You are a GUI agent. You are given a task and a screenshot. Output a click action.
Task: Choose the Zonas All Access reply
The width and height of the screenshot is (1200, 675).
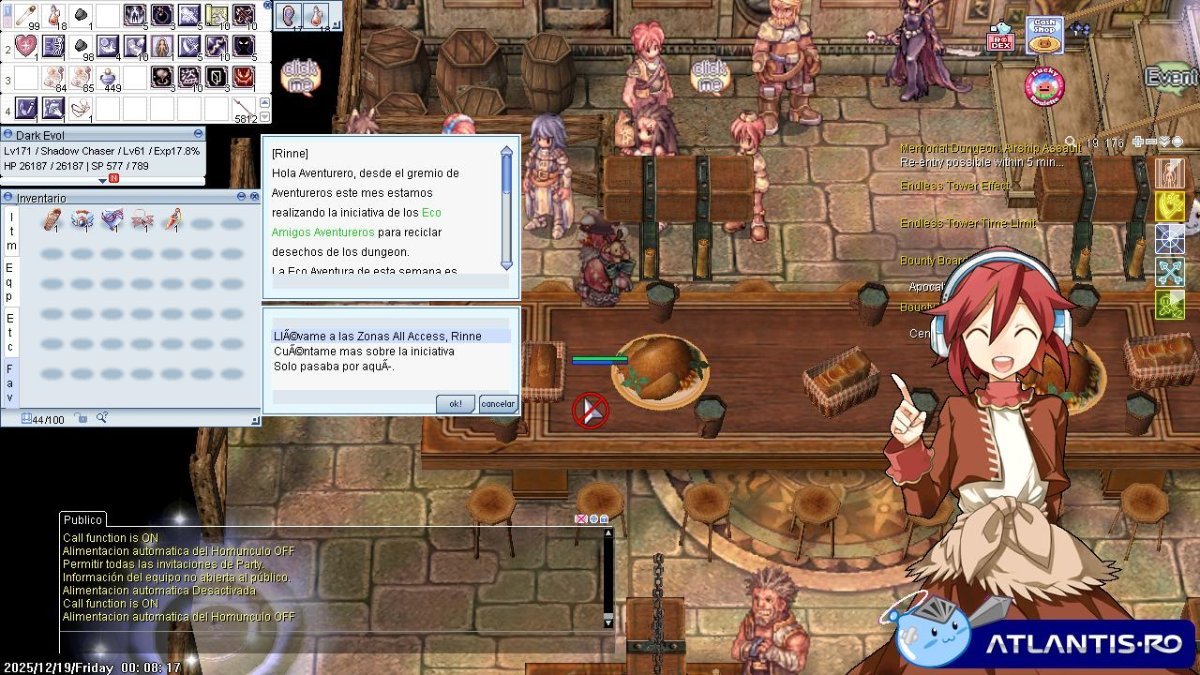(x=378, y=336)
